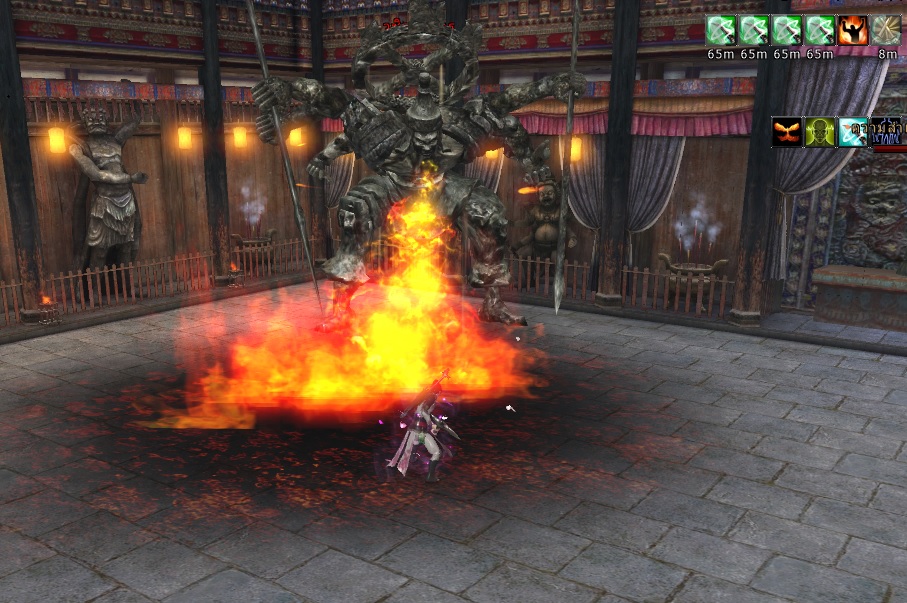This screenshot has width=907, height=603.
Task: Select the green head status icon
Action: pyautogui.click(x=820, y=132)
